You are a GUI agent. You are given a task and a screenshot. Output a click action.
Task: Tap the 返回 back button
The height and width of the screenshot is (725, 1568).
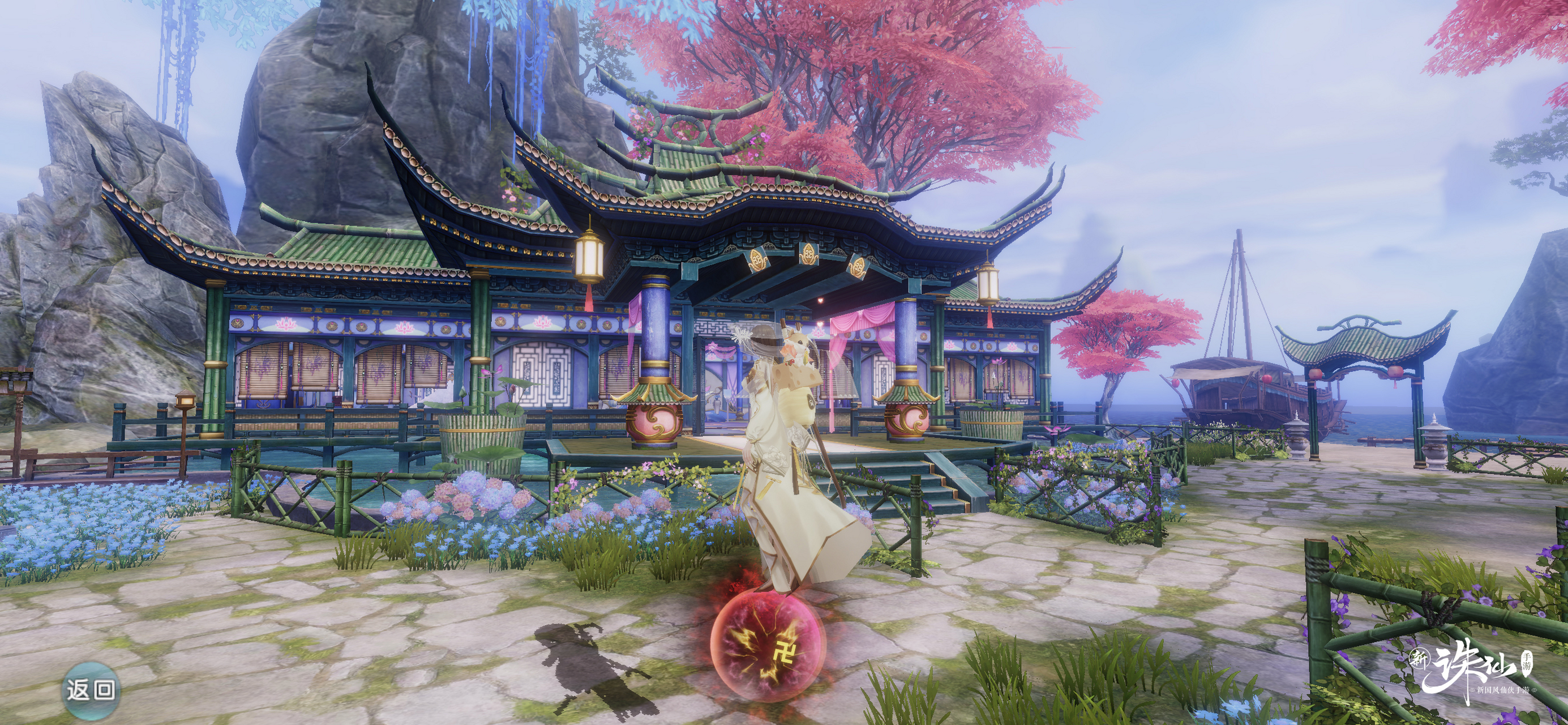(x=91, y=690)
